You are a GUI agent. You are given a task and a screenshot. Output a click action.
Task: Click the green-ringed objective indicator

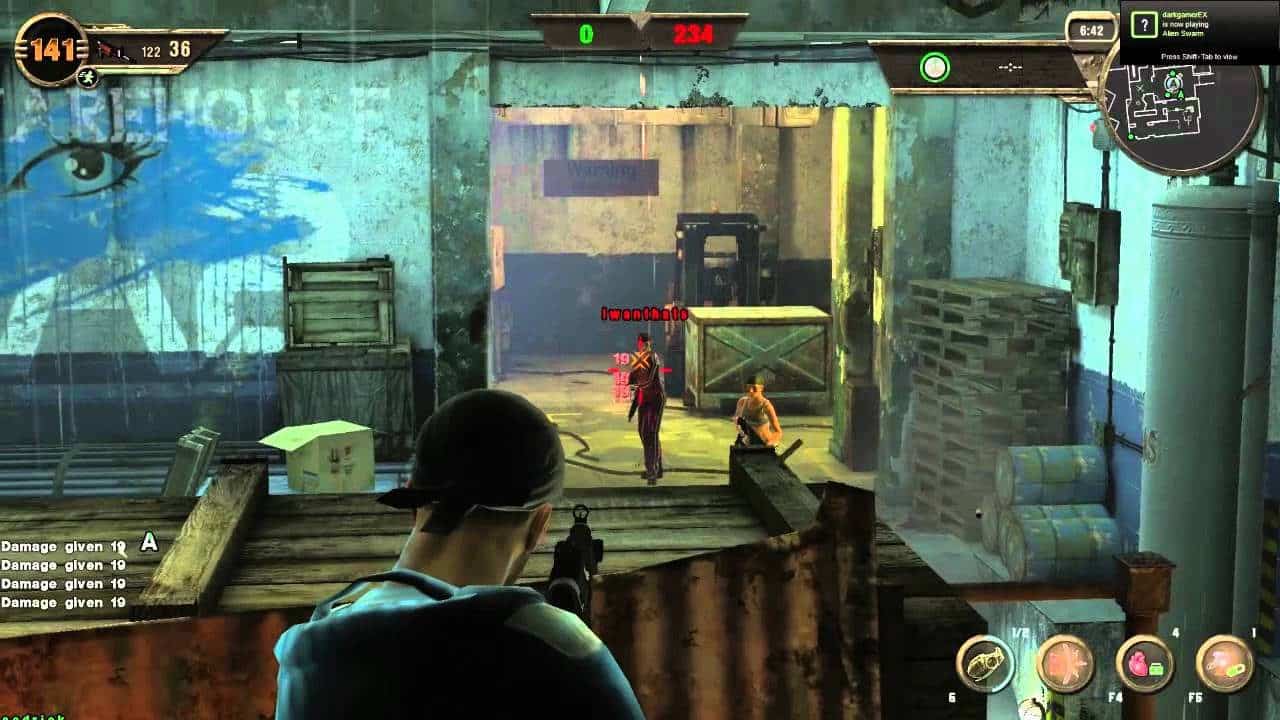[x=934, y=67]
